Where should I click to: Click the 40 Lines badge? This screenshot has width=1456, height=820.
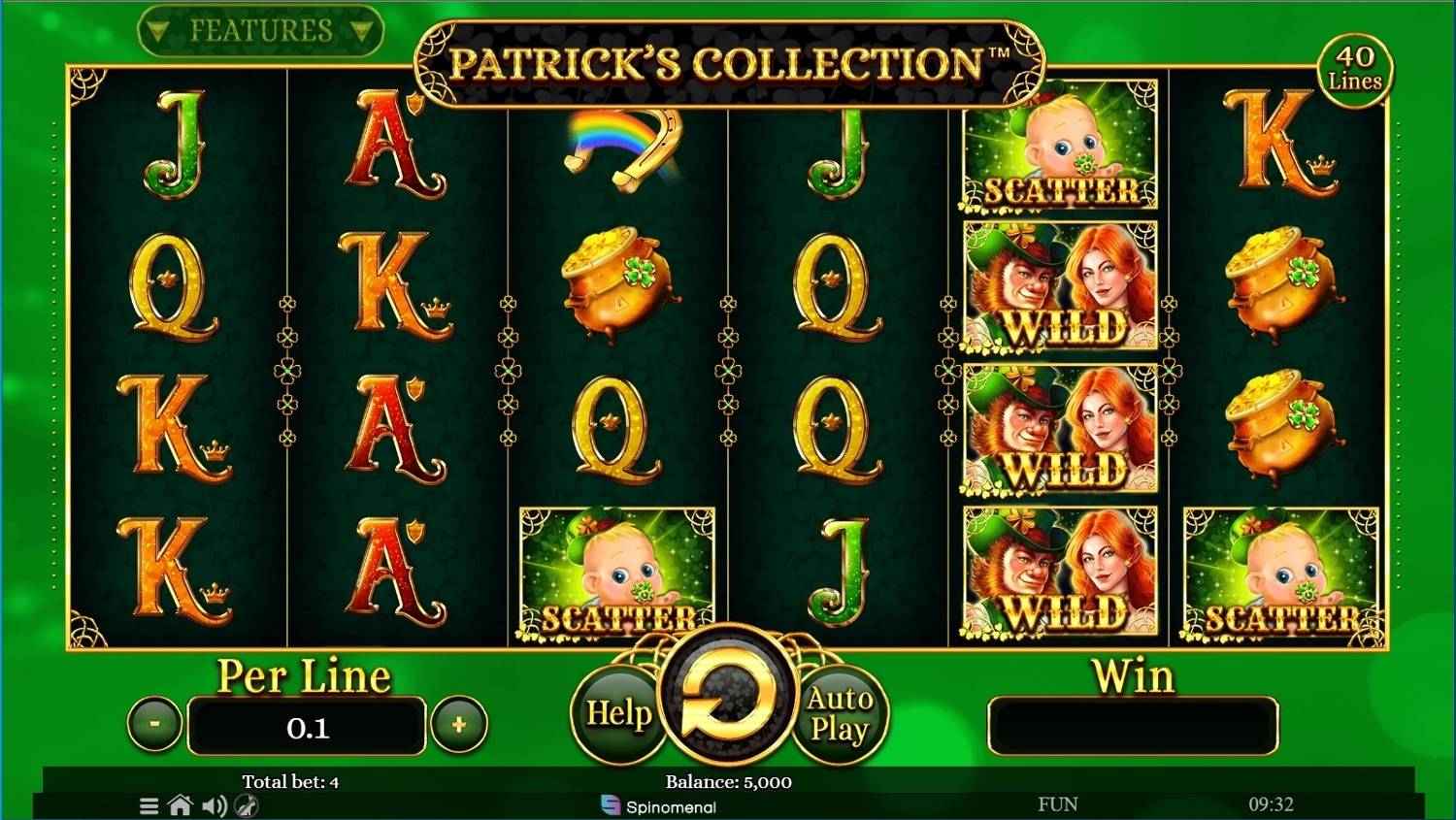tap(1357, 68)
